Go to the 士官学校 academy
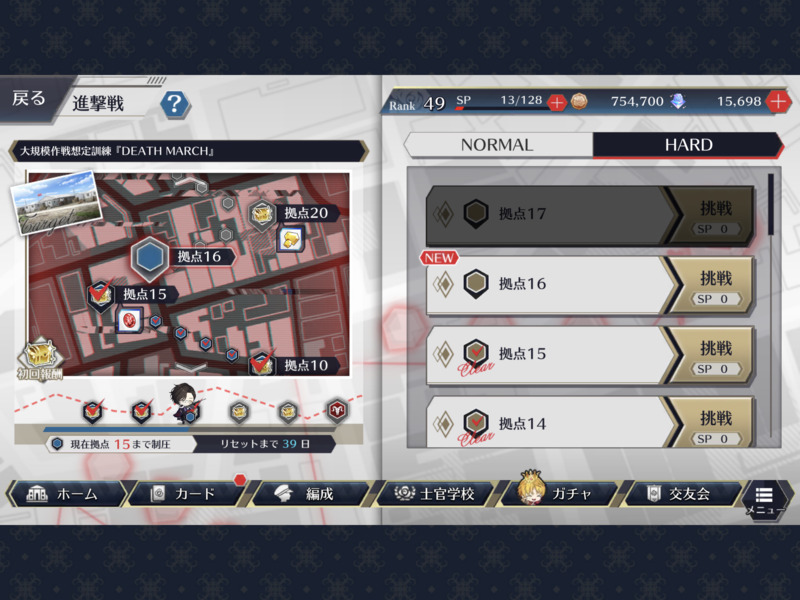 click(435, 494)
